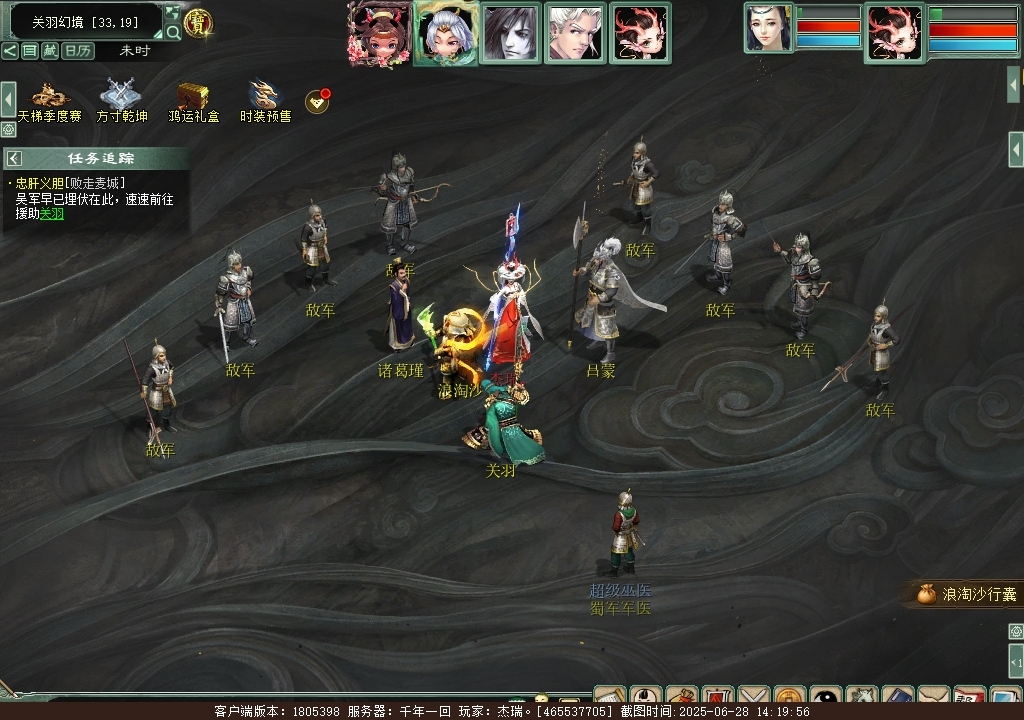
Task: Open the 时装预售 fashion presale icon
Action: pos(265,96)
